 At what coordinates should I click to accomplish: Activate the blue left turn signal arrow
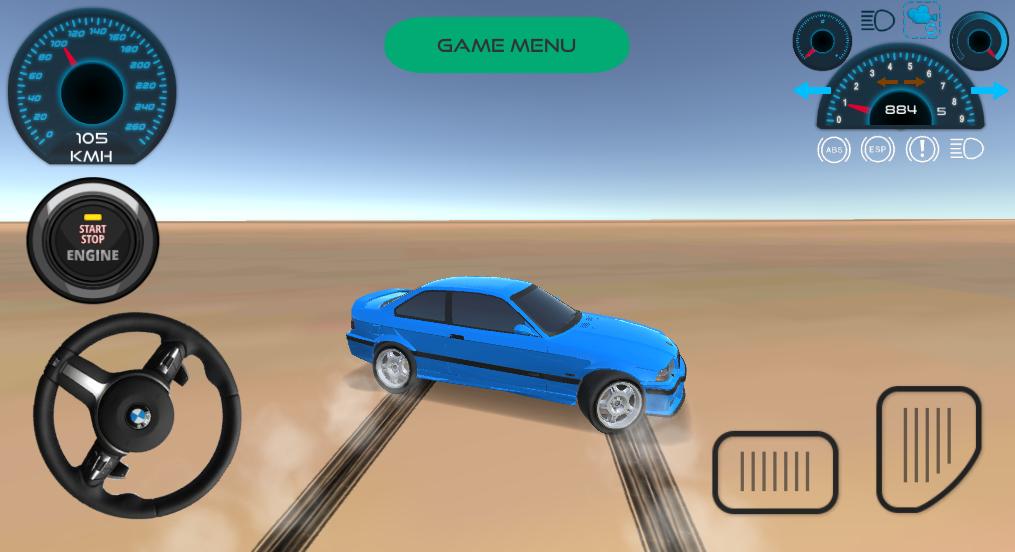pos(810,92)
